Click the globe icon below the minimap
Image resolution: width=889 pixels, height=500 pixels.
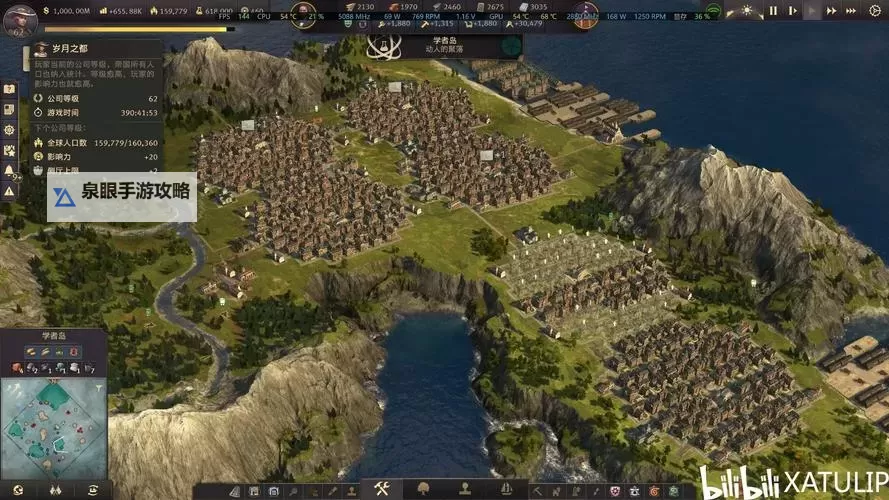click(x=16, y=490)
